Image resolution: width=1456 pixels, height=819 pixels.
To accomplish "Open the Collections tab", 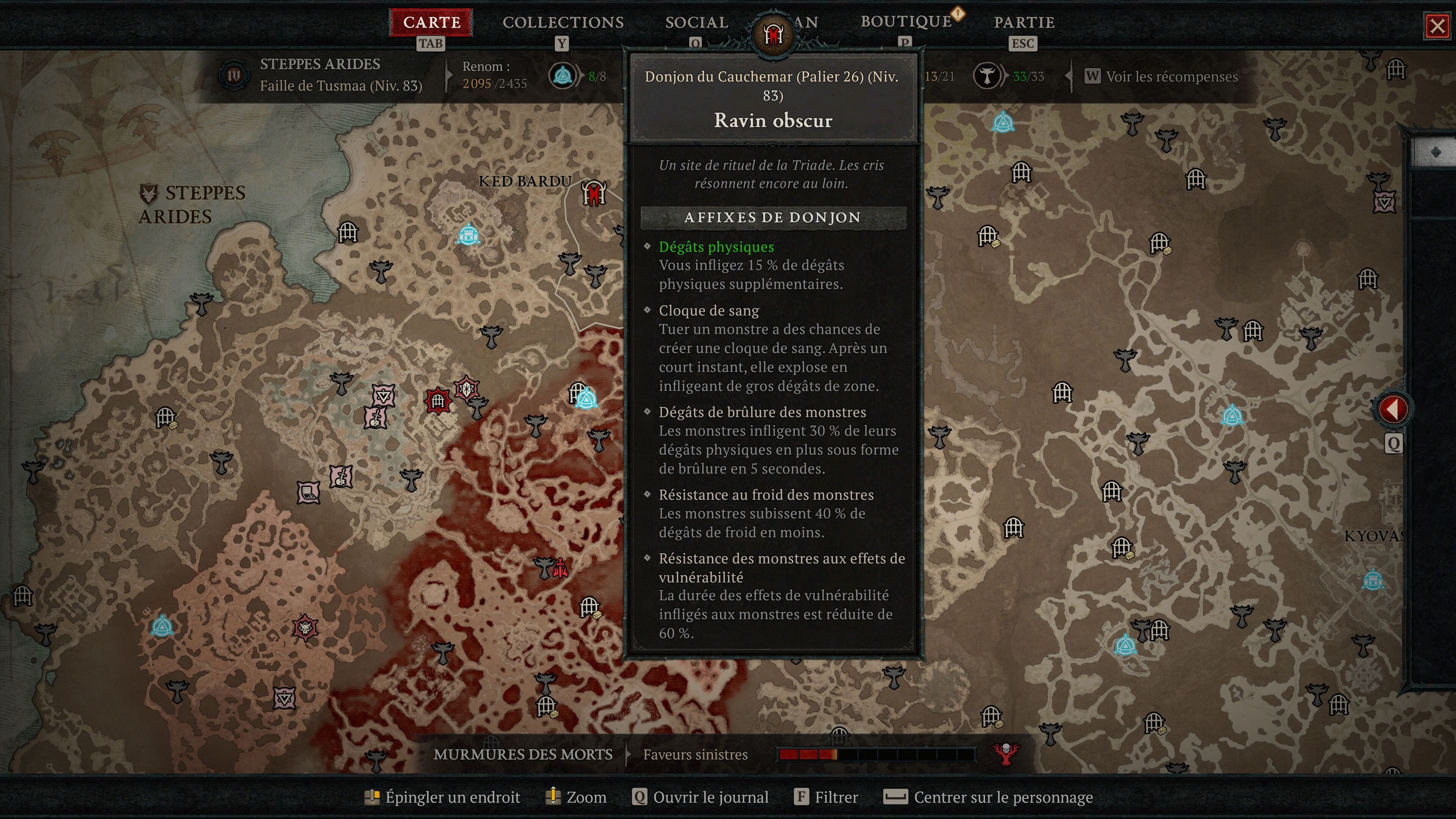I will (x=563, y=23).
